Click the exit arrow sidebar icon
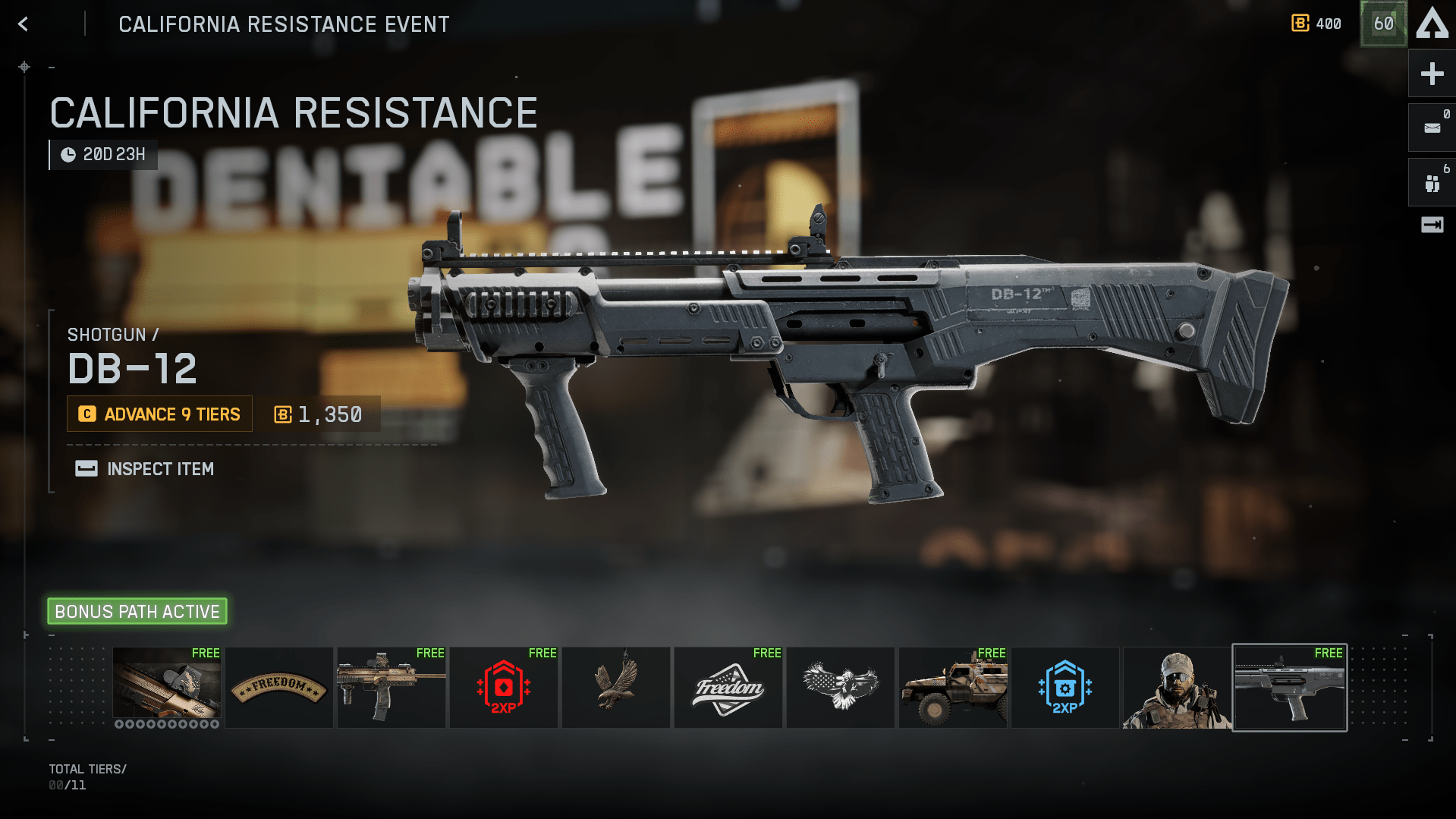This screenshot has width=1456, height=819. click(1432, 225)
